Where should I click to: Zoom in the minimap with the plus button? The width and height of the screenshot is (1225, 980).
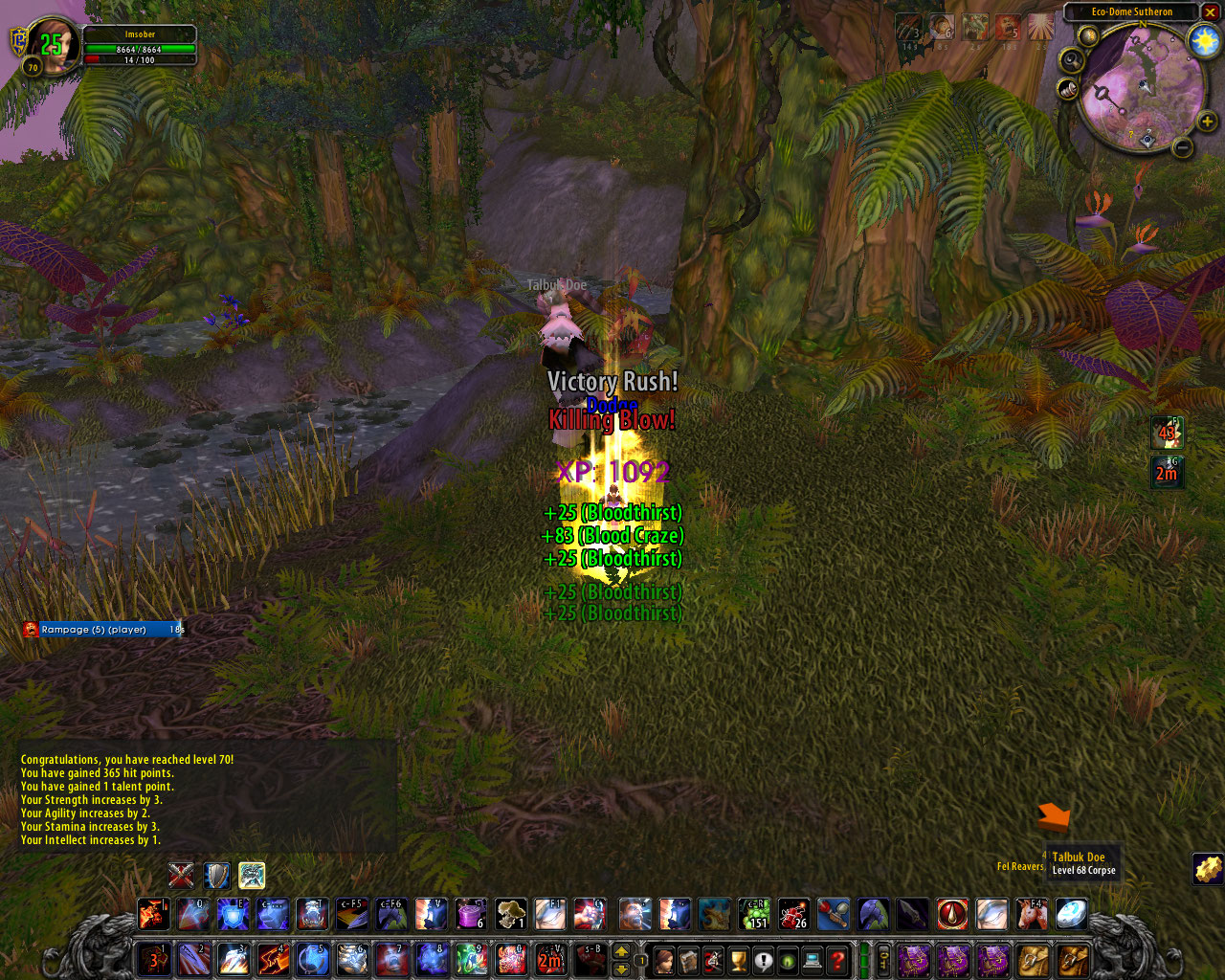[x=1207, y=122]
